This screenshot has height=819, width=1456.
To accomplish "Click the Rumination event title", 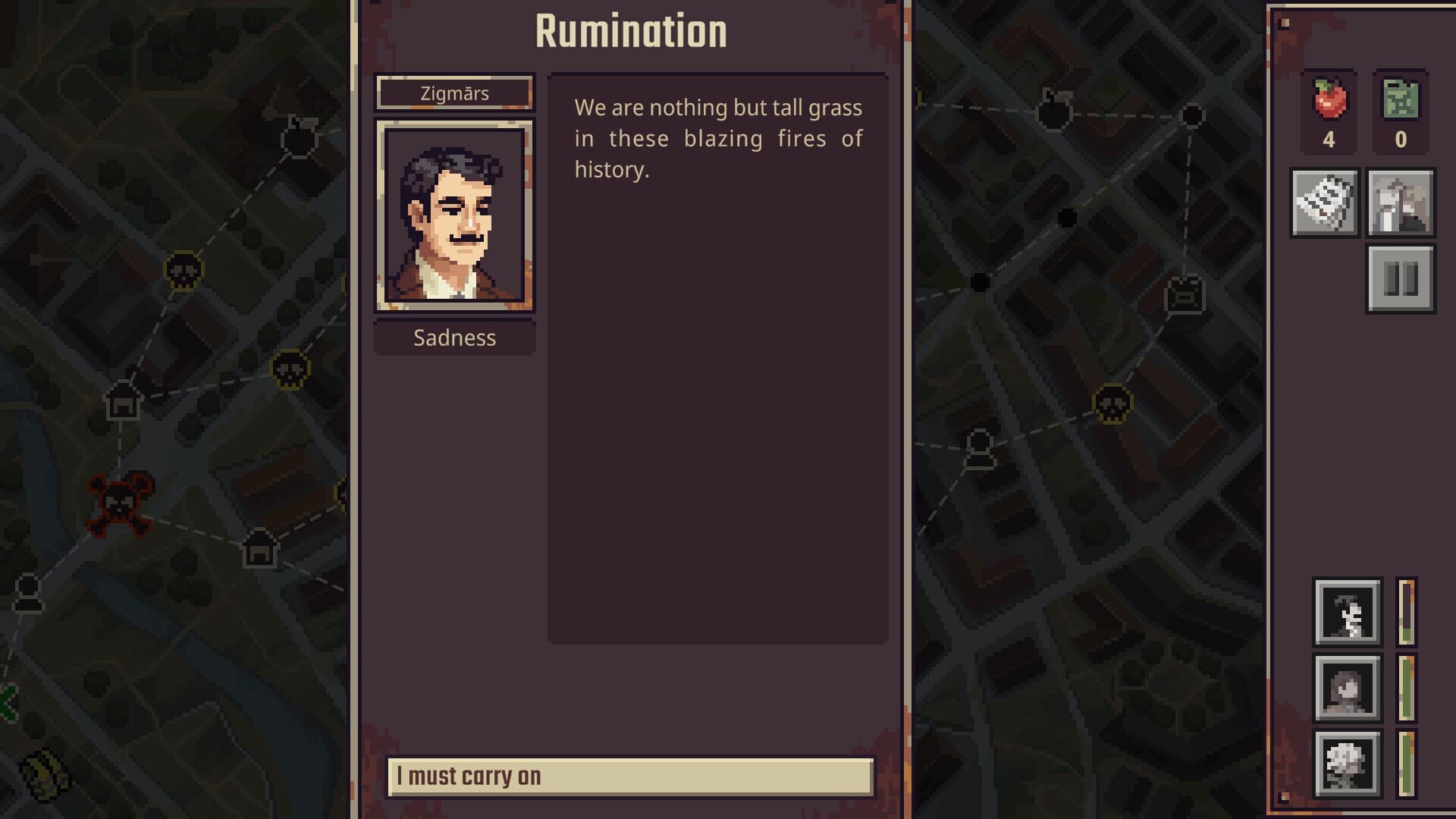I will 631,30.
